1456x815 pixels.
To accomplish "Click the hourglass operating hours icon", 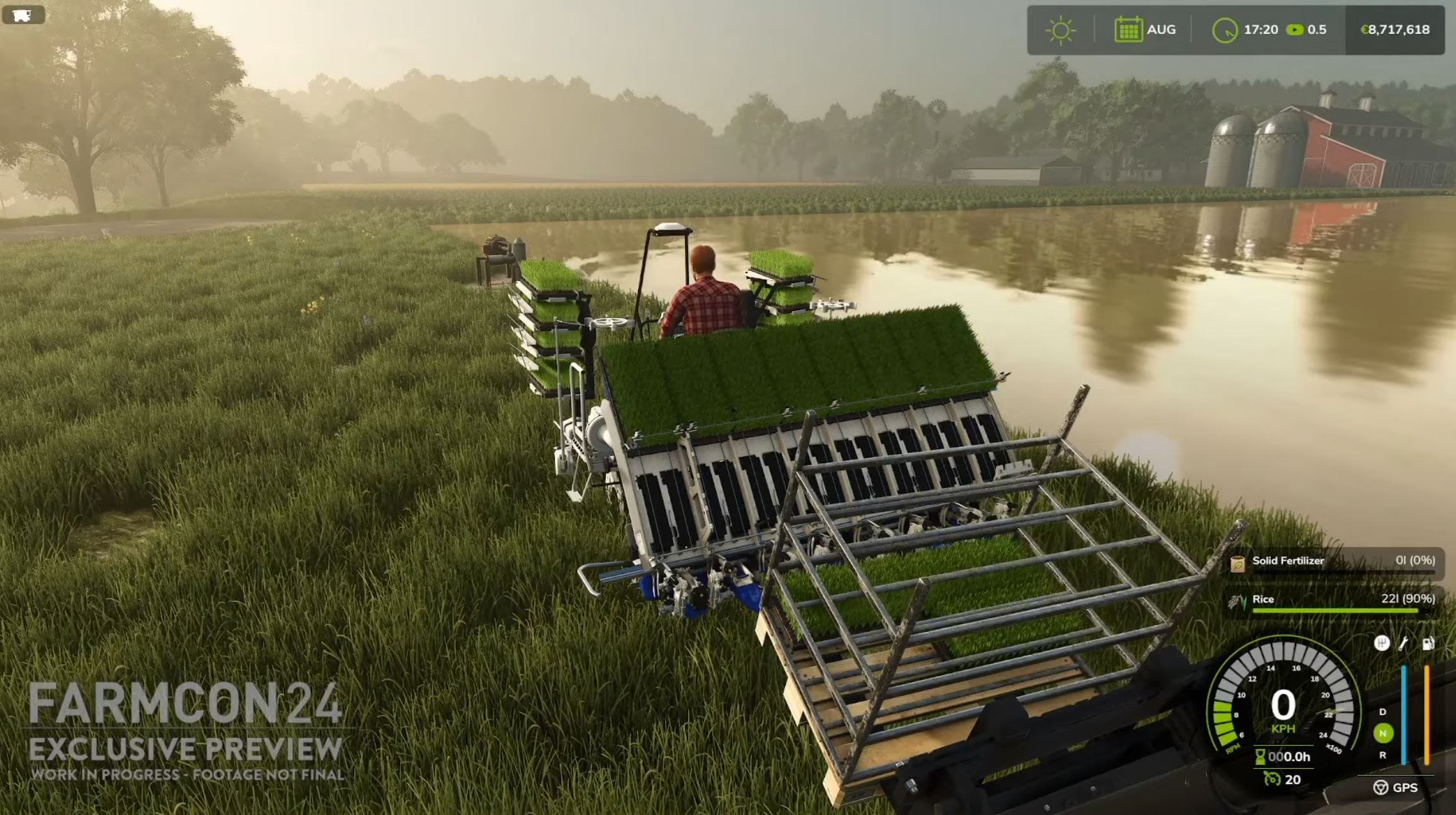I will tap(1261, 757).
